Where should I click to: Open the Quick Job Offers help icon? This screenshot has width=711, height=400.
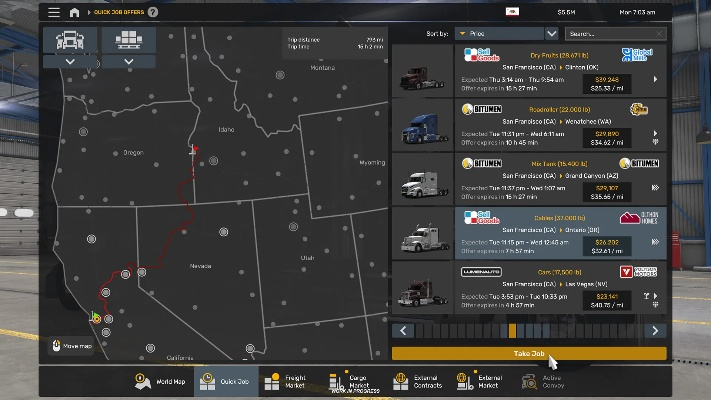(153, 13)
